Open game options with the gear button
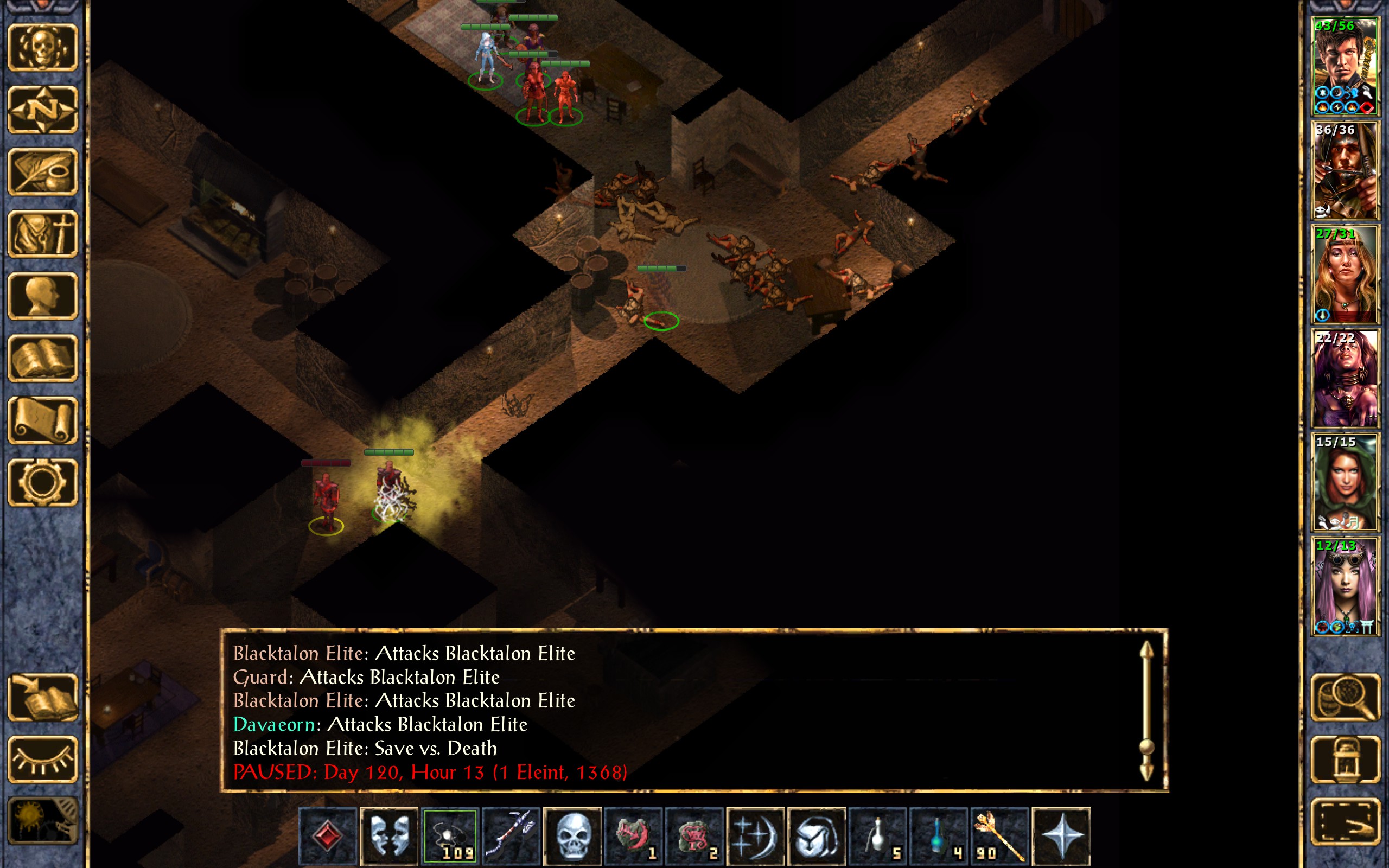 click(x=43, y=482)
